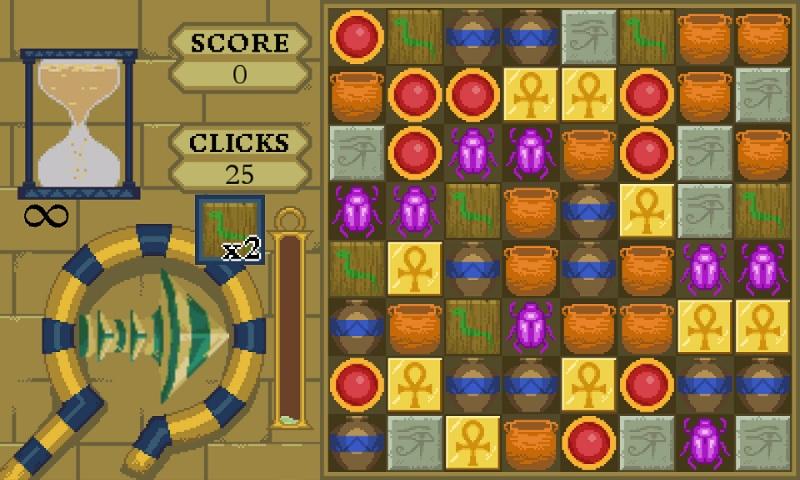Viewport: 800px width, 480px height.
Task: Pick the eye tile between blue vase and snake
Action: pyautogui.click(x=589, y=38)
